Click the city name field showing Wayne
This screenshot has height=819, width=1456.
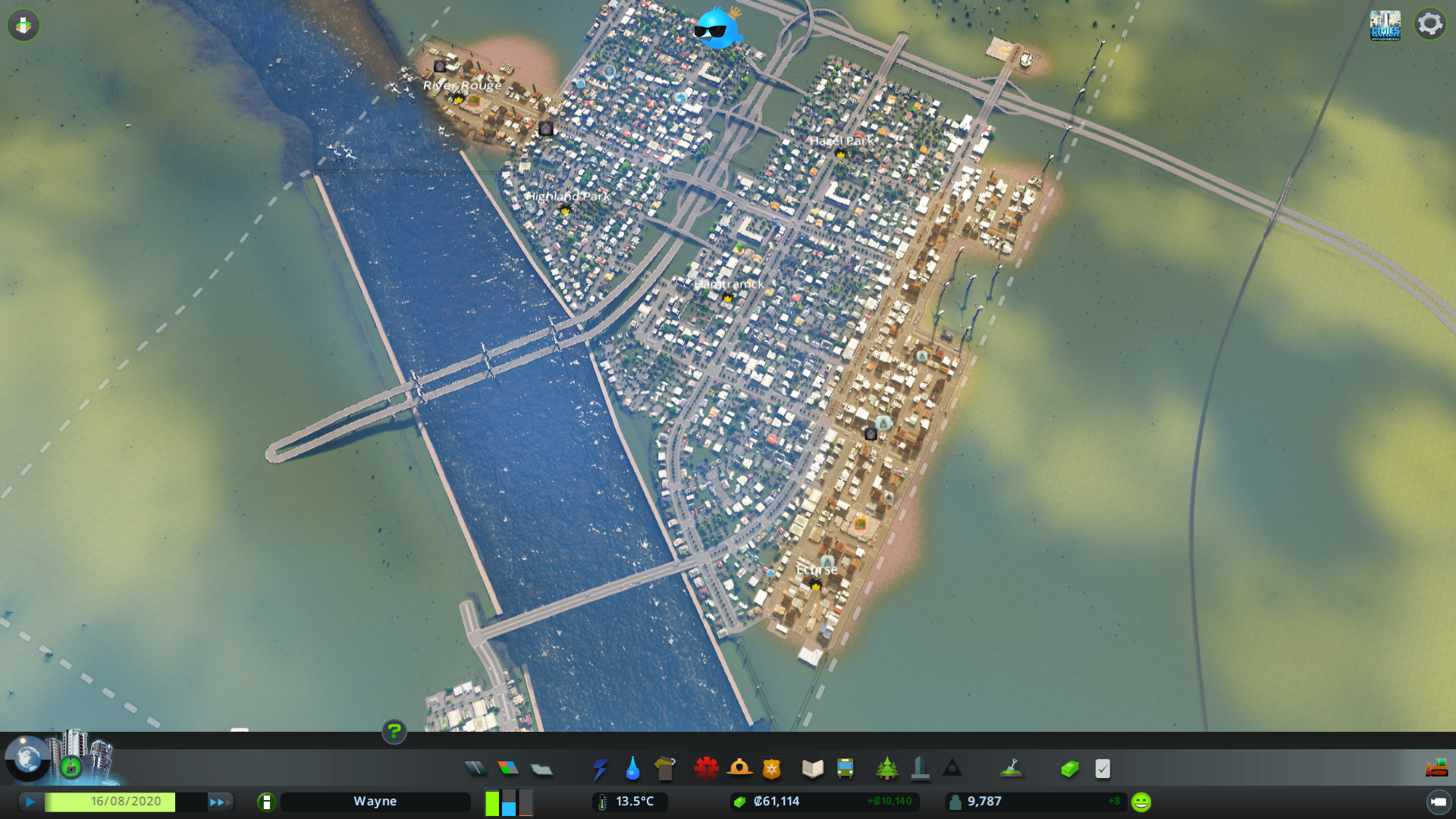tap(375, 801)
